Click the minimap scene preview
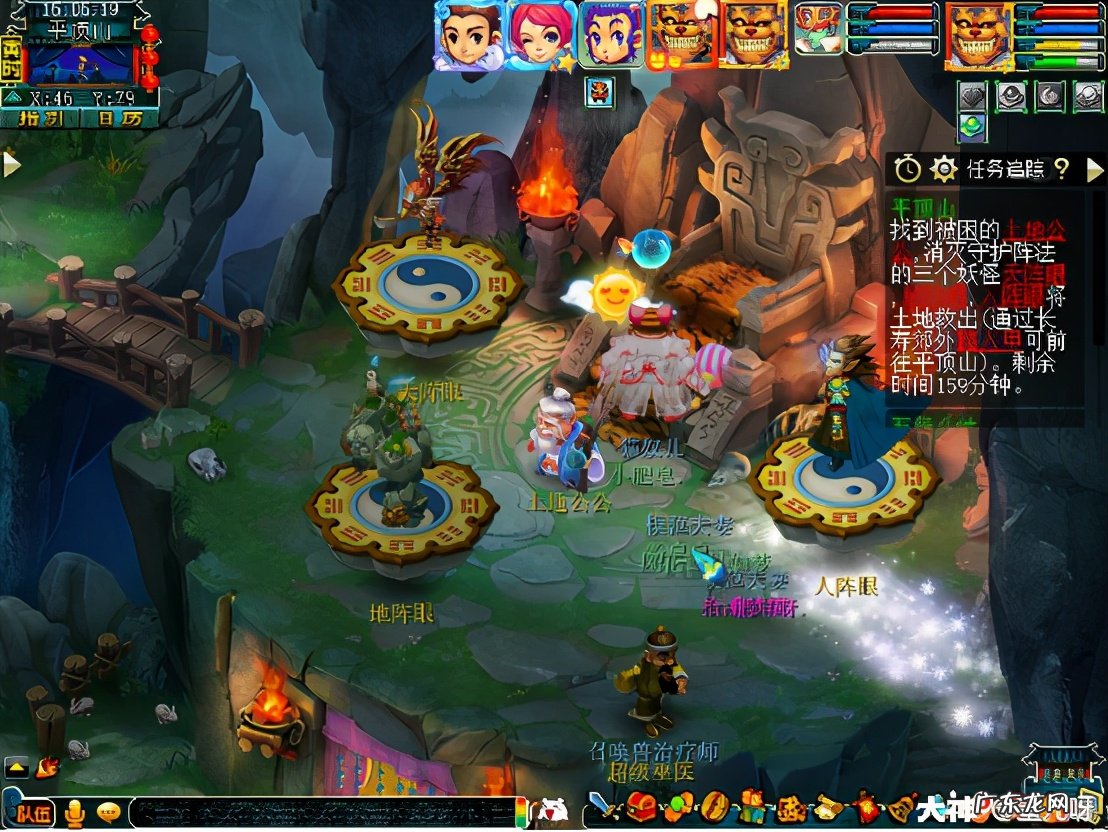1108x832 pixels. point(80,64)
